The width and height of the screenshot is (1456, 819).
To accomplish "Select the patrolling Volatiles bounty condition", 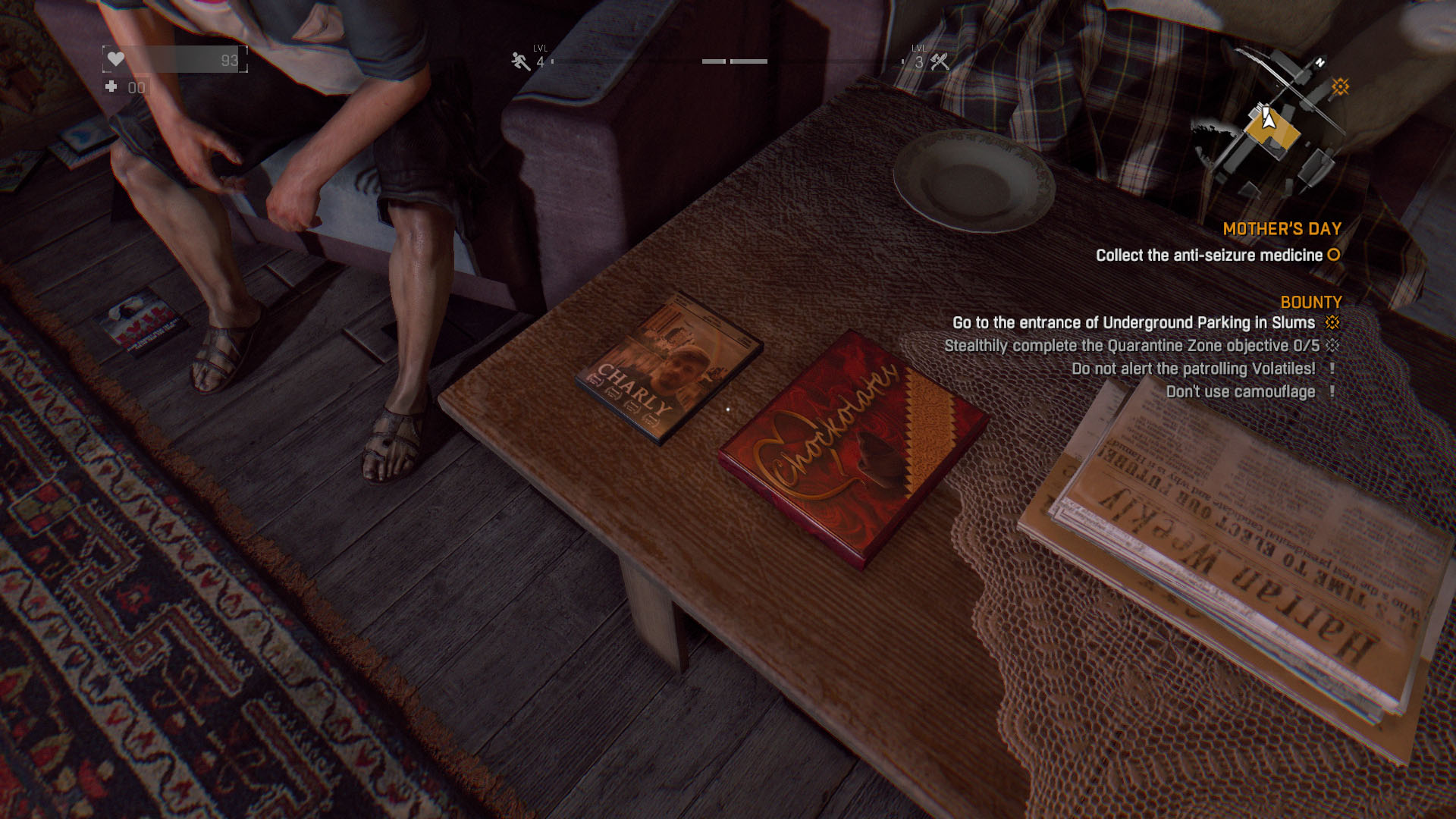I will tap(1193, 369).
